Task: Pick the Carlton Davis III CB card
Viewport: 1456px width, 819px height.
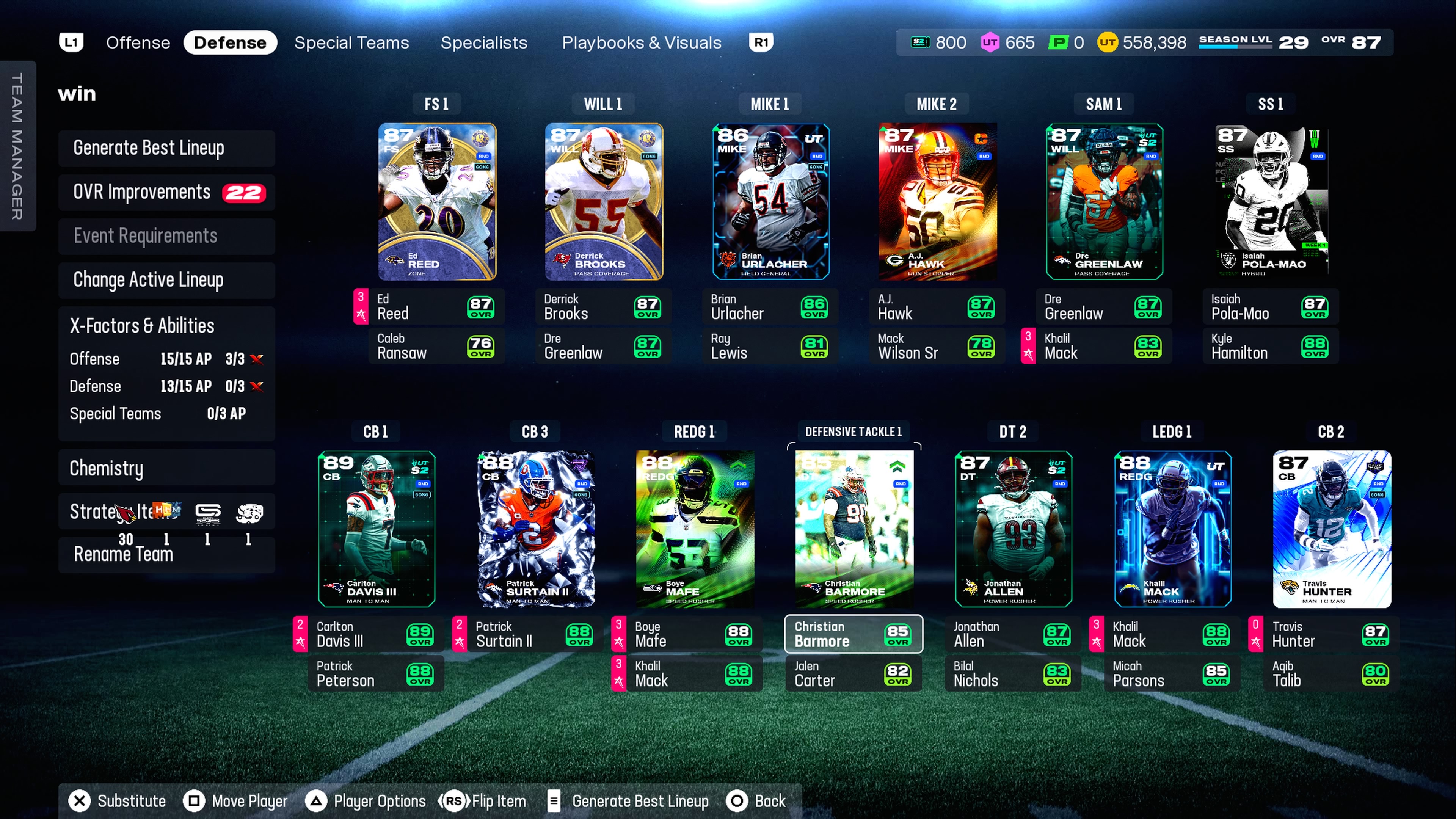Action: tap(377, 529)
